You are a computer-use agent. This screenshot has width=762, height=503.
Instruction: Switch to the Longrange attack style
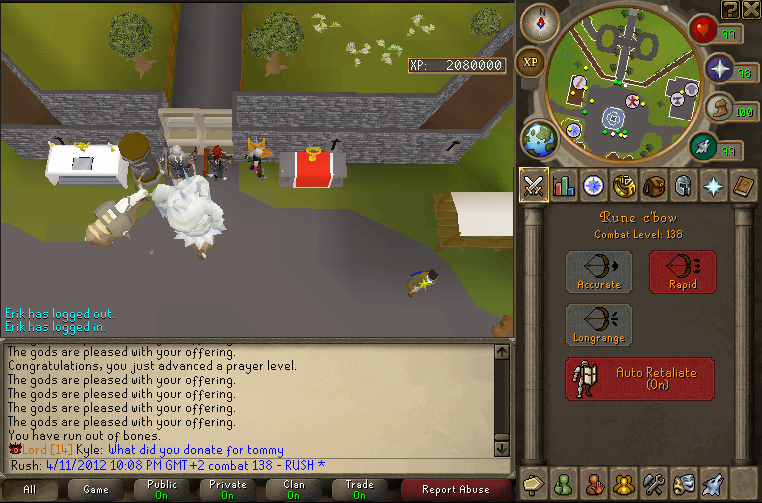pos(598,326)
